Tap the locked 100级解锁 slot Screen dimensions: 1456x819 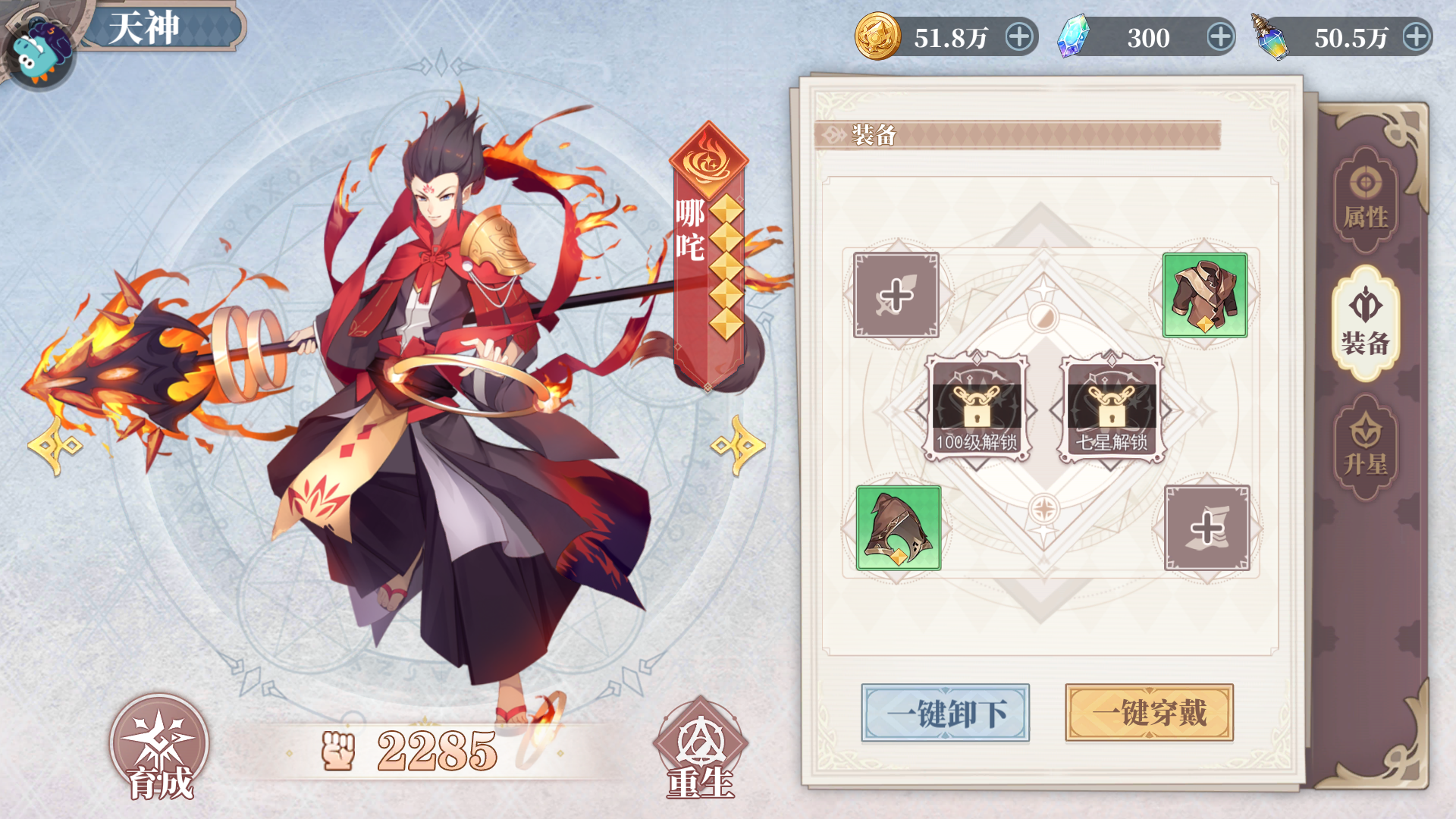(x=976, y=409)
